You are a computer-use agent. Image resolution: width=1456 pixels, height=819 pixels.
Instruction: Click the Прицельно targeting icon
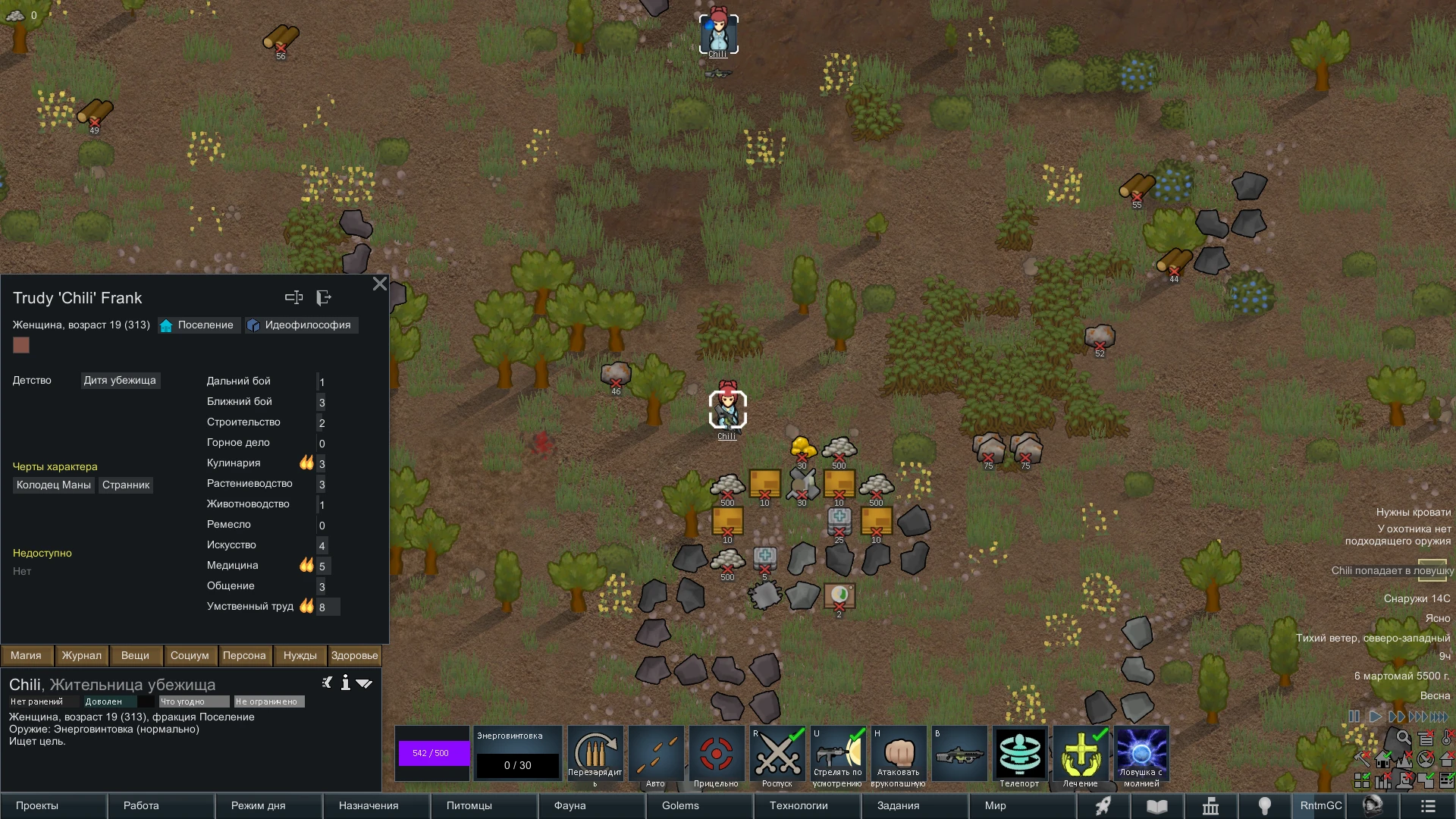716,753
